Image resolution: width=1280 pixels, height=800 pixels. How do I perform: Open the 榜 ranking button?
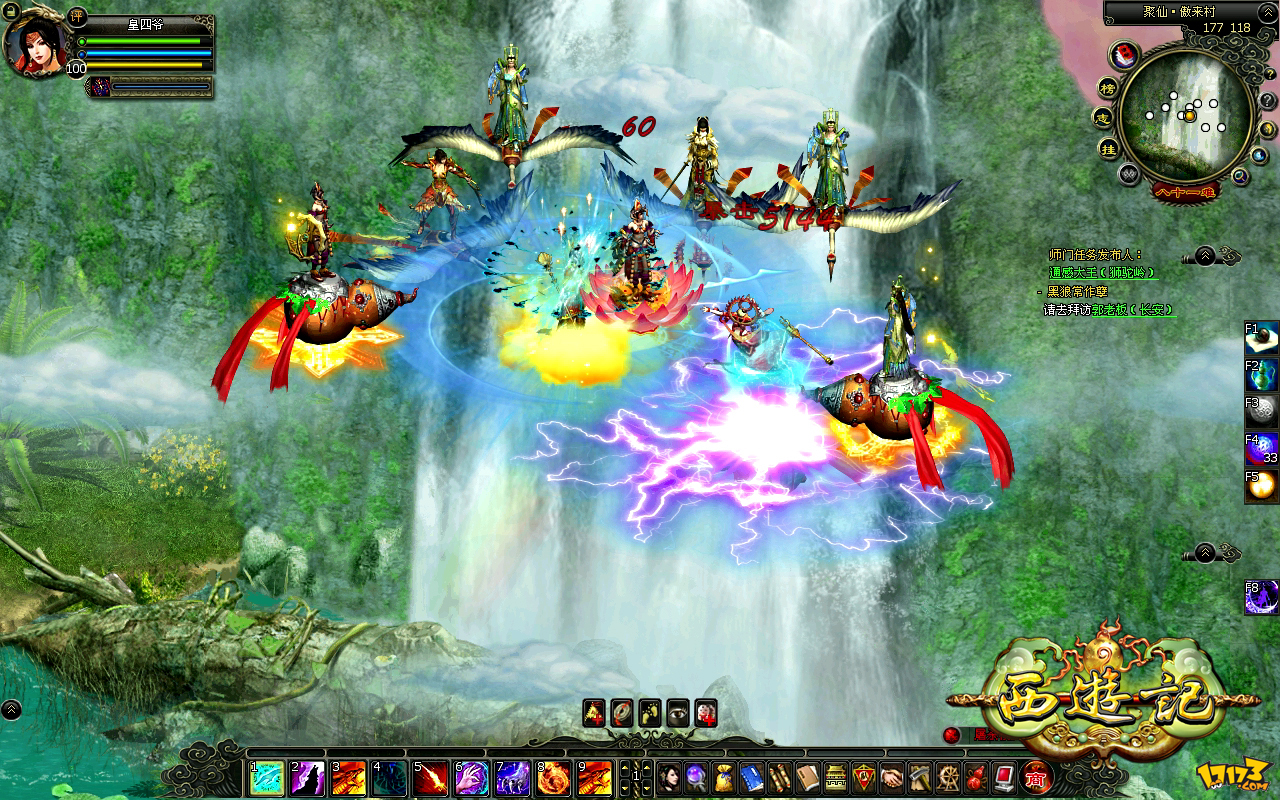[x=1107, y=88]
